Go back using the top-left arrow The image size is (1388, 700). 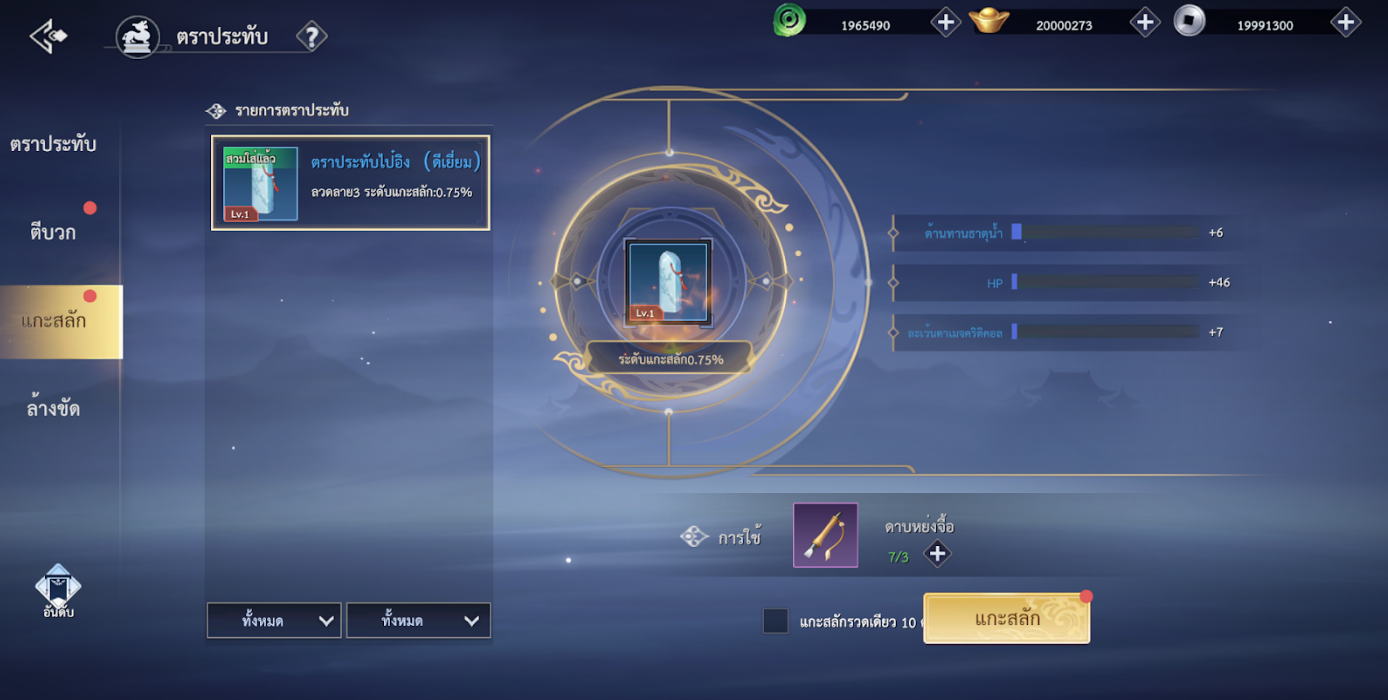(x=48, y=37)
